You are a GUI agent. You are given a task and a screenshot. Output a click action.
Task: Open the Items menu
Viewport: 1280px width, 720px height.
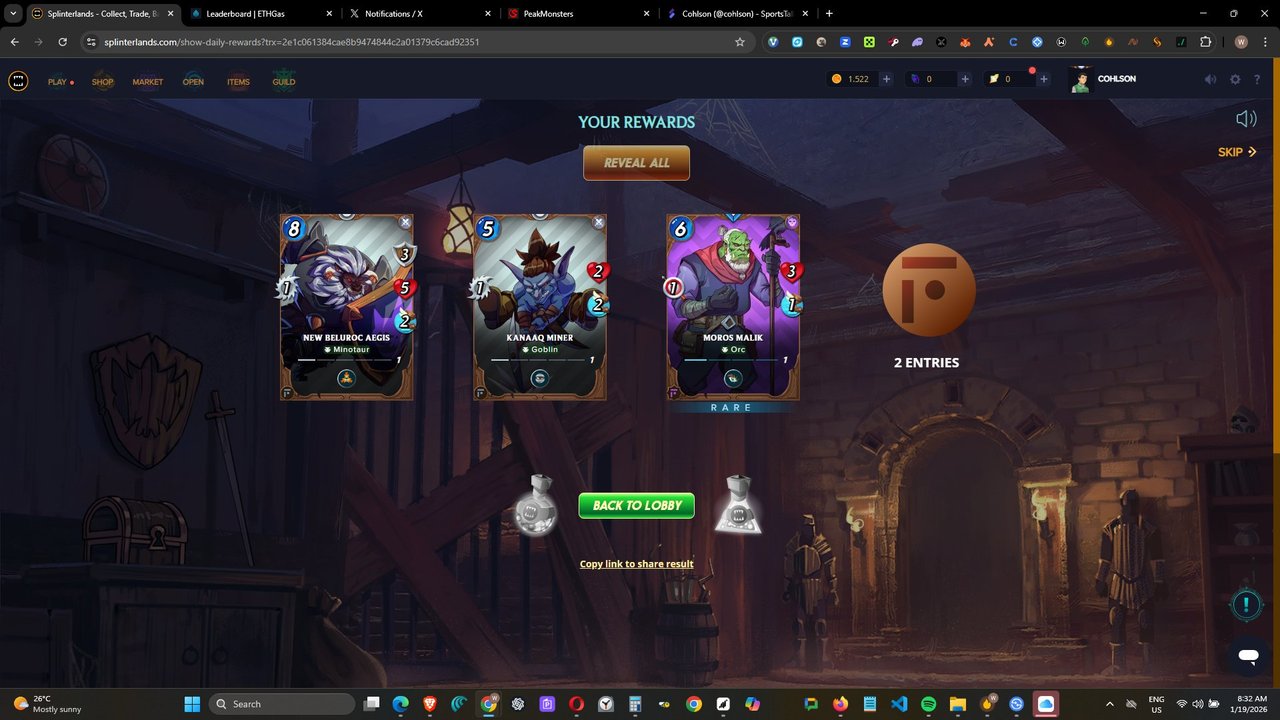pos(238,82)
